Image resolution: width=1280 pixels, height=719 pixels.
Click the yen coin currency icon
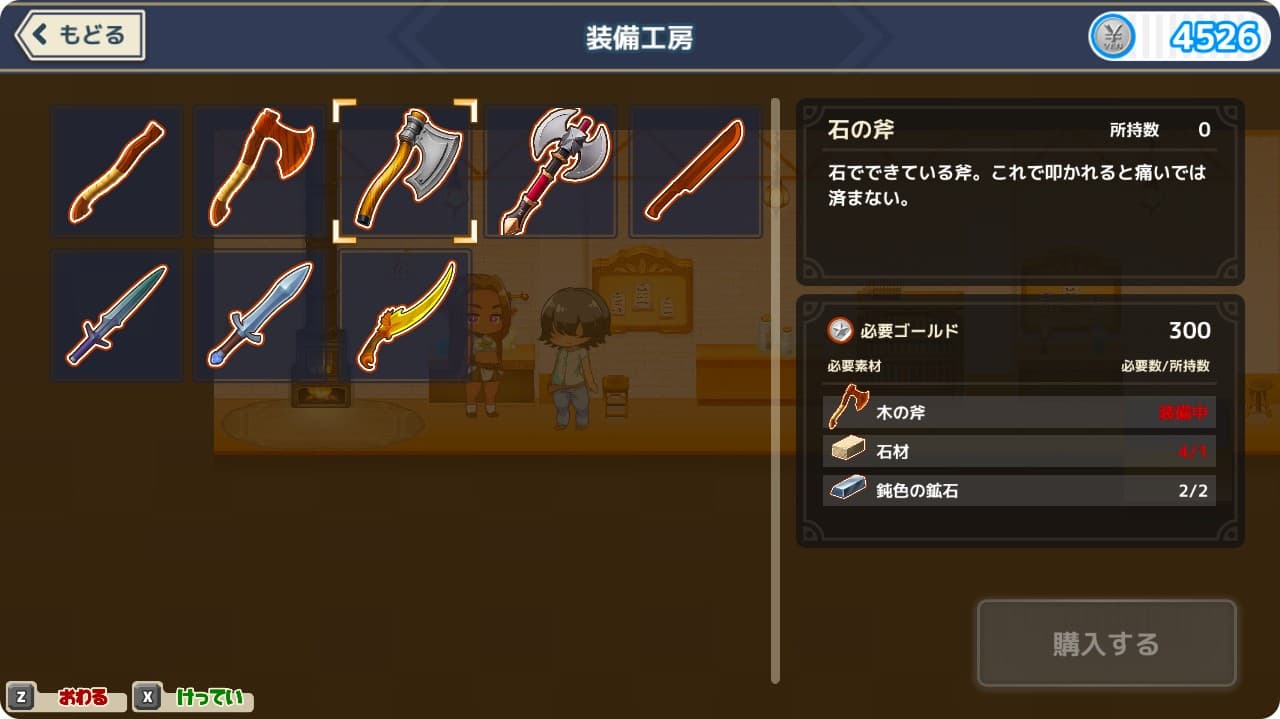click(x=1112, y=38)
